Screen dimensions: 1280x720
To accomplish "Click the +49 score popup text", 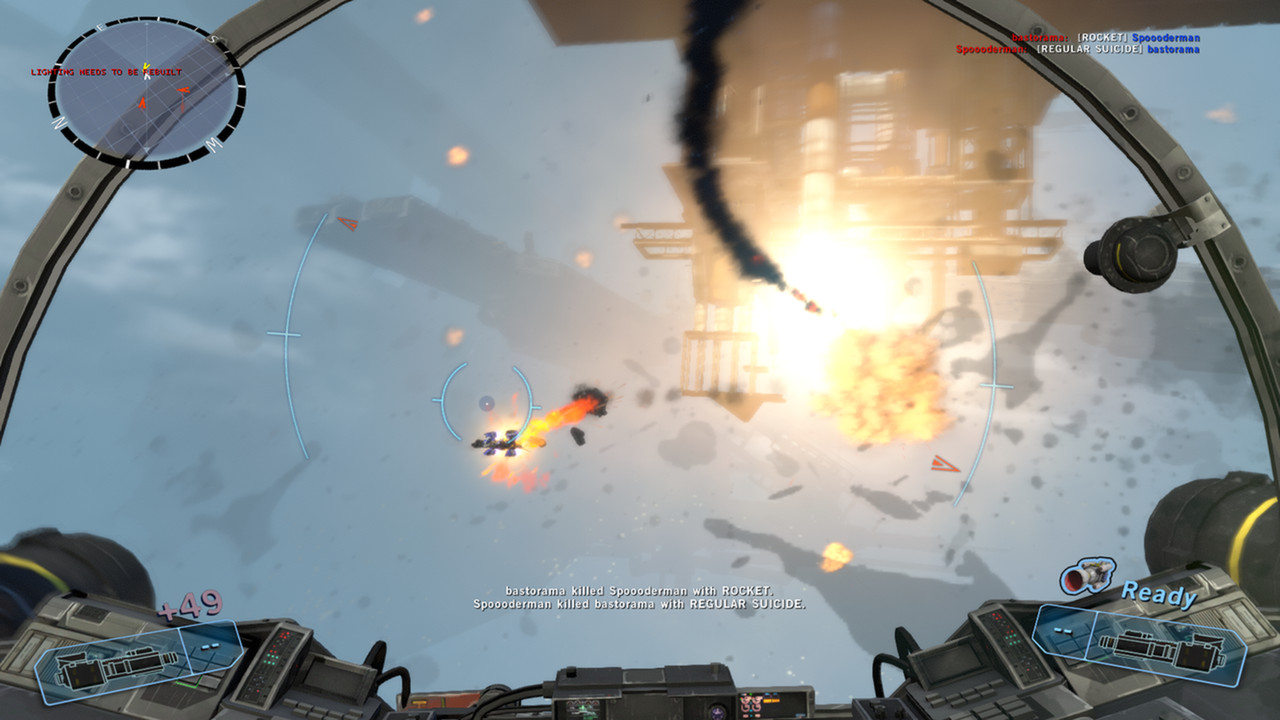I will click(191, 604).
